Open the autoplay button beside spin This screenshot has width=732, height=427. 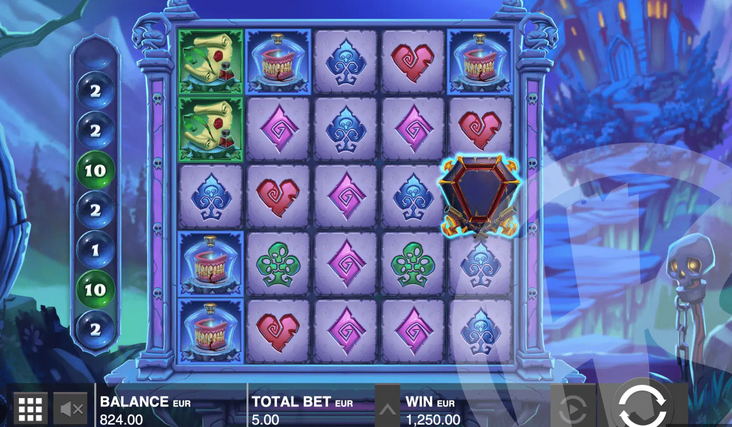coord(572,407)
